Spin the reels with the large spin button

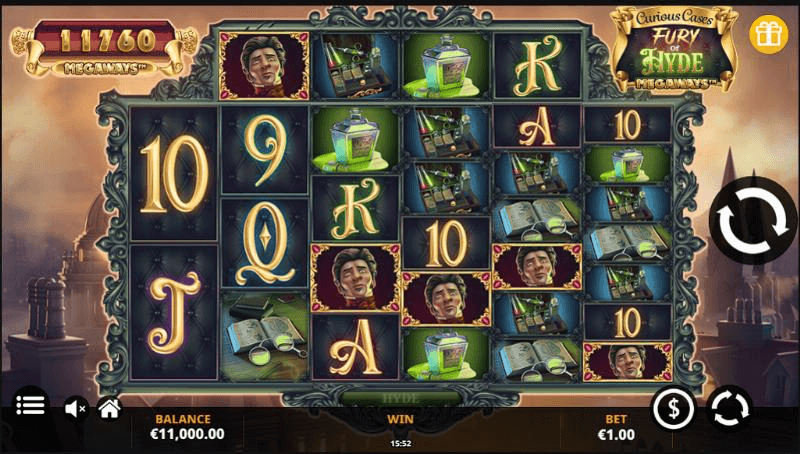752,222
